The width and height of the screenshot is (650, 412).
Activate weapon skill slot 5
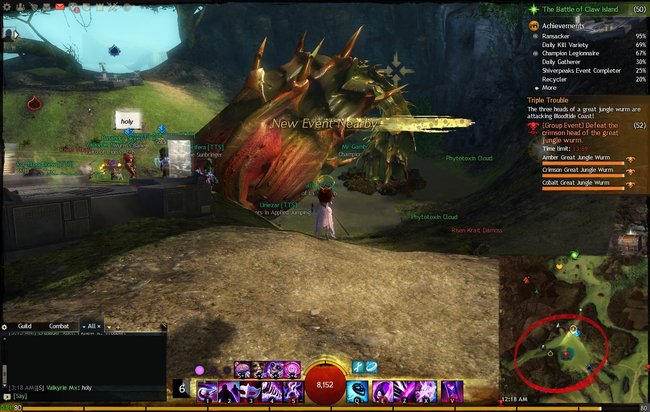coord(295,390)
